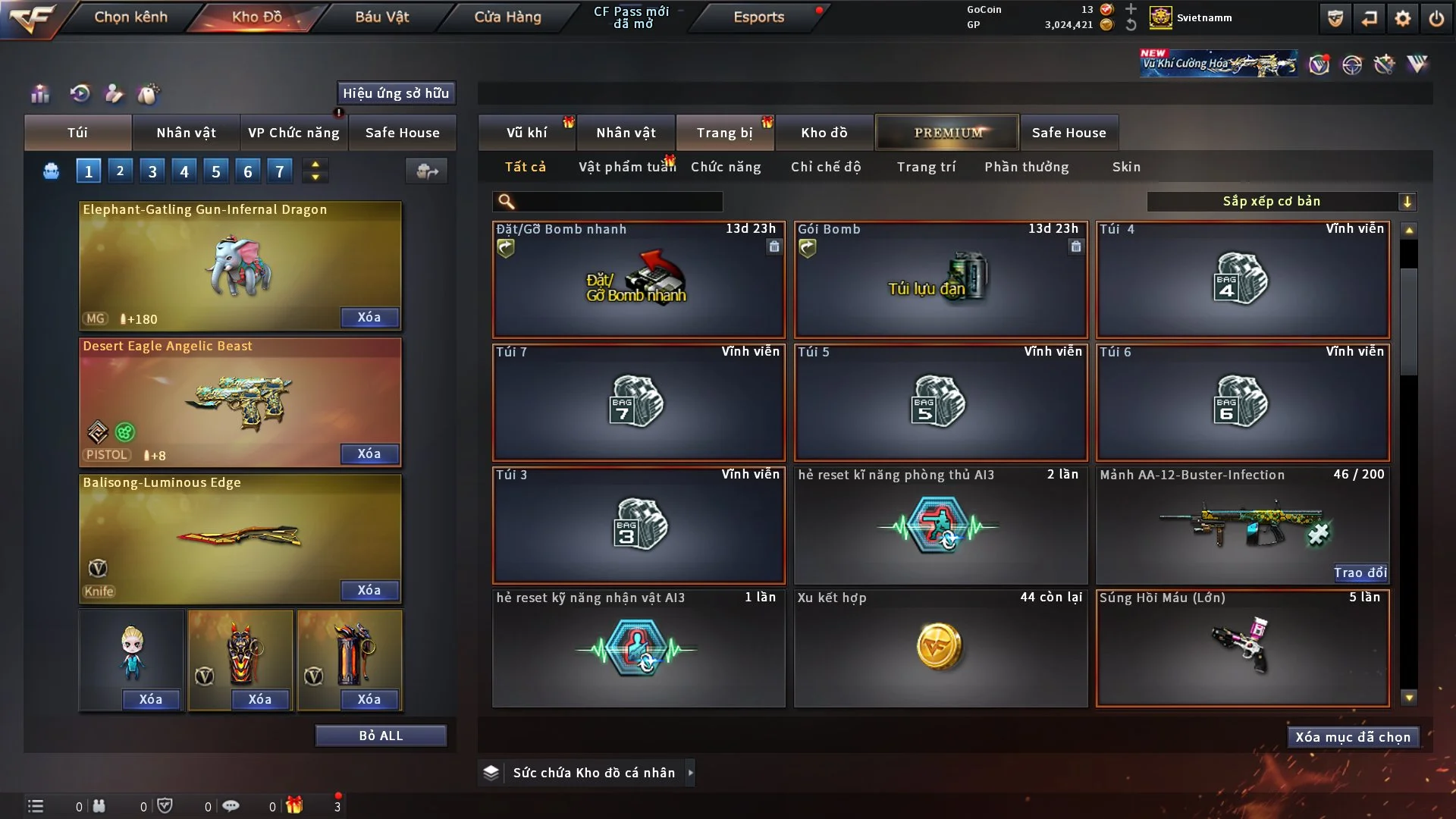
Task: Select bag number 3
Action: coord(152,171)
